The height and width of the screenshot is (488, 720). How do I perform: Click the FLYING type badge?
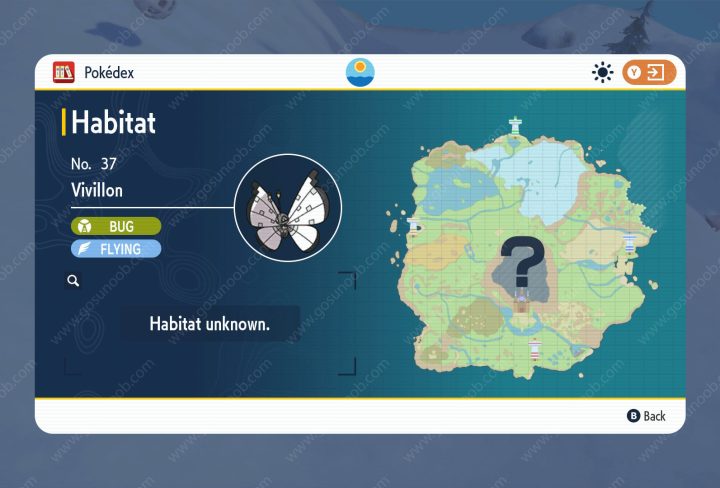[x=115, y=248]
